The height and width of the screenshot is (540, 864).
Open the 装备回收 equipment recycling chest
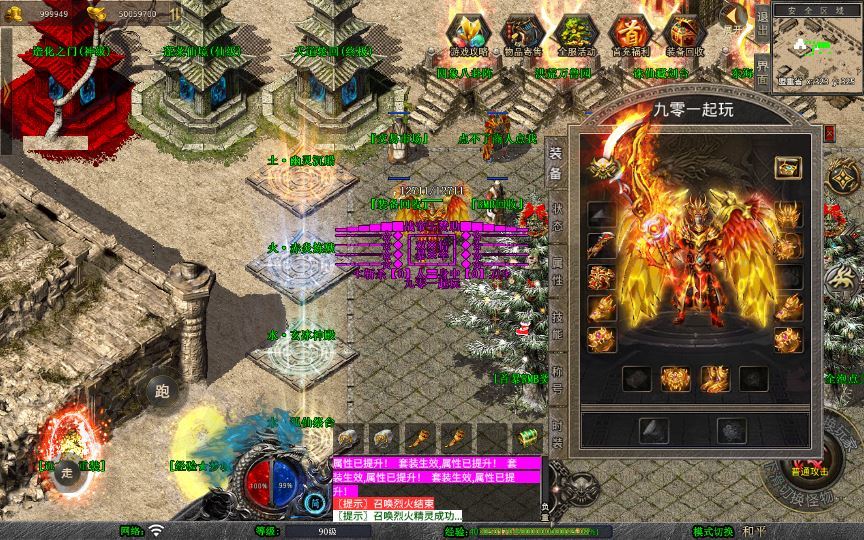tap(684, 32)
